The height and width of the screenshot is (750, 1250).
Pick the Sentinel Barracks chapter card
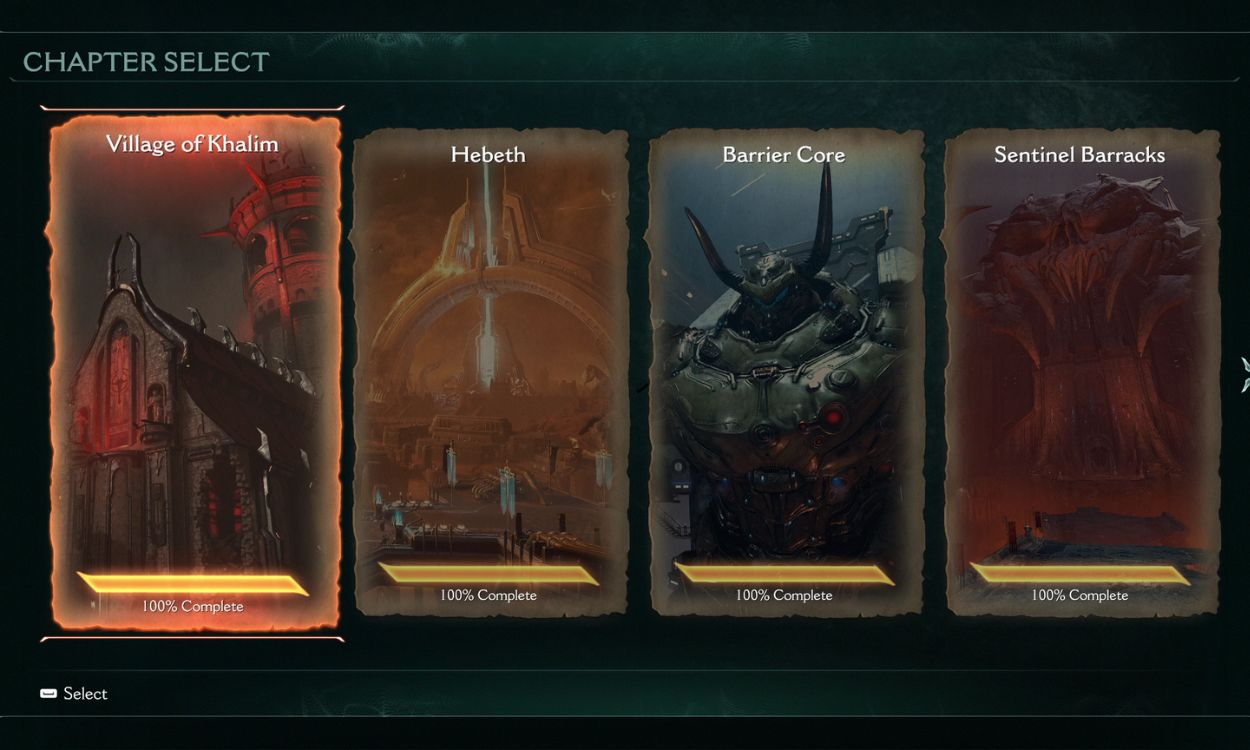[x=1080, y=372]
